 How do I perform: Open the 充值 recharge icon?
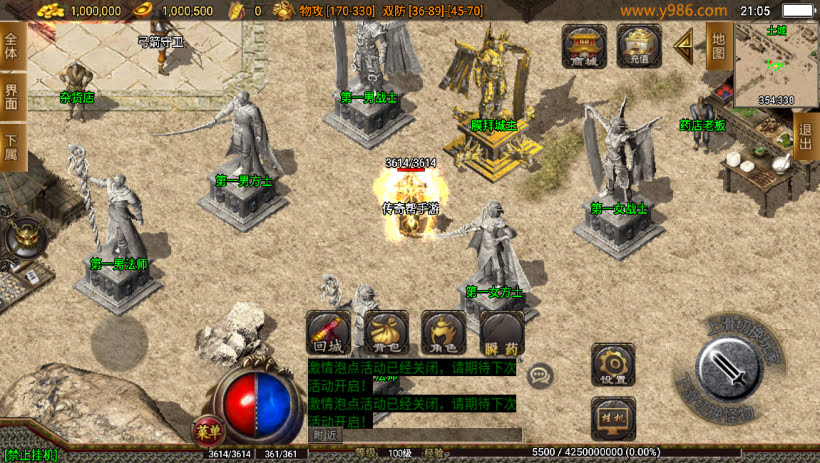pos(639,46)
